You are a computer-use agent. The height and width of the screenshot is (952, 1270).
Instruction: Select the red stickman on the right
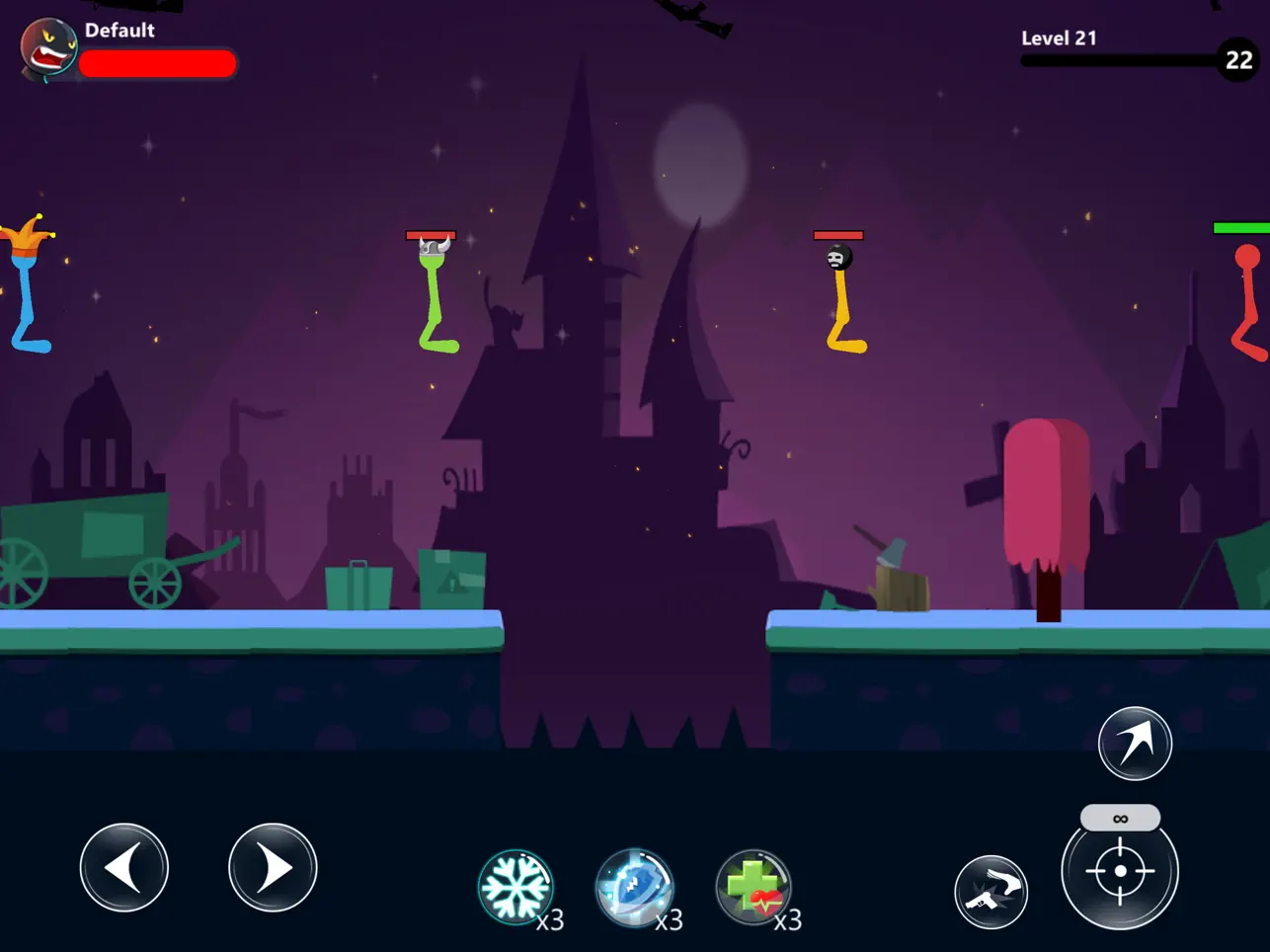(1246, 296)
